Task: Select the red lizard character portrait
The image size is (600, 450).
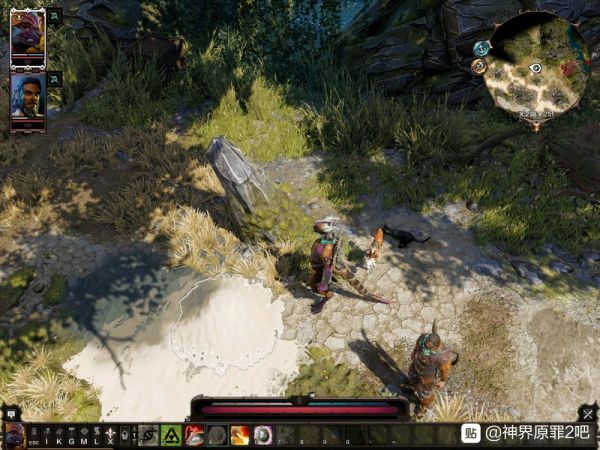Action: 27,38
